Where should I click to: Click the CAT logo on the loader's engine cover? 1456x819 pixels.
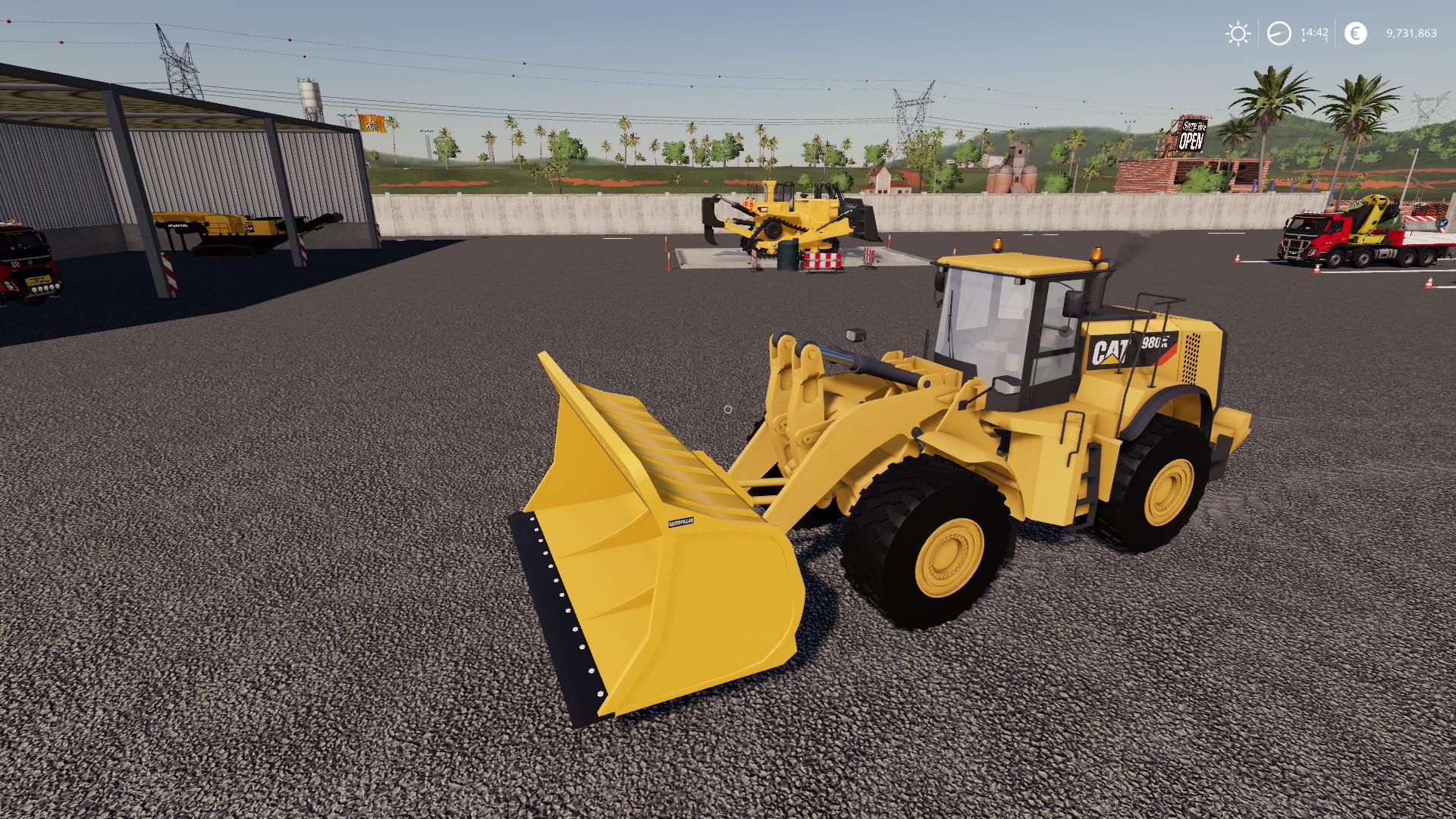click(x=1109, y=349)
